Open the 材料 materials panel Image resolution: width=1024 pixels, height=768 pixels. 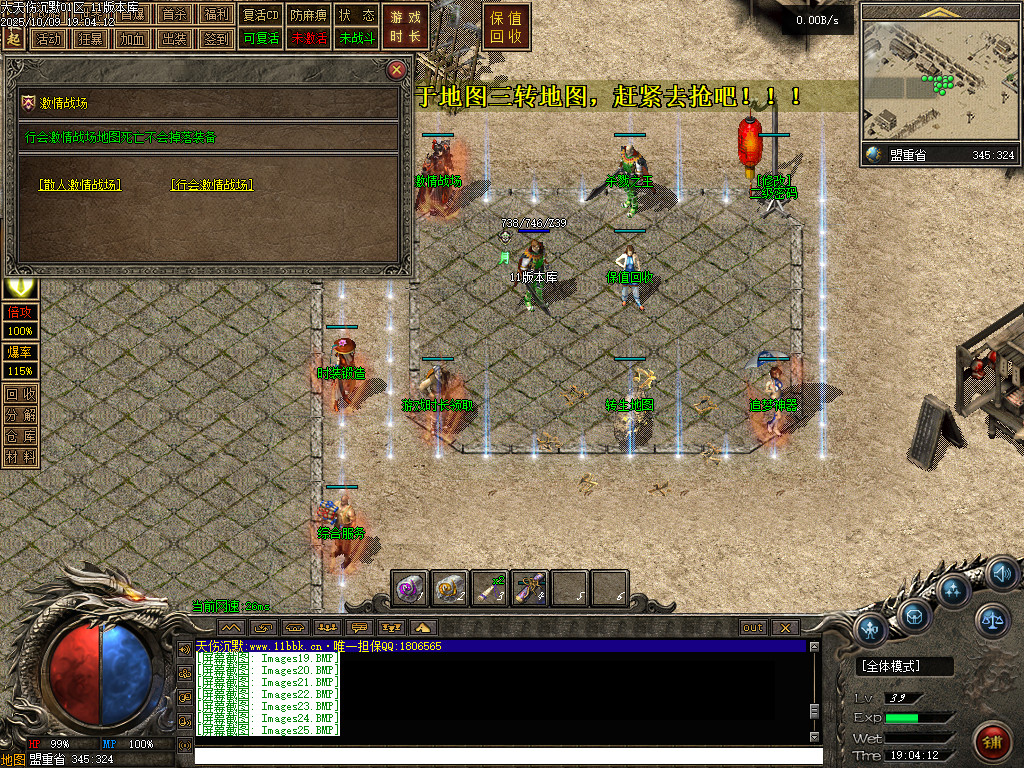point(20,457)
